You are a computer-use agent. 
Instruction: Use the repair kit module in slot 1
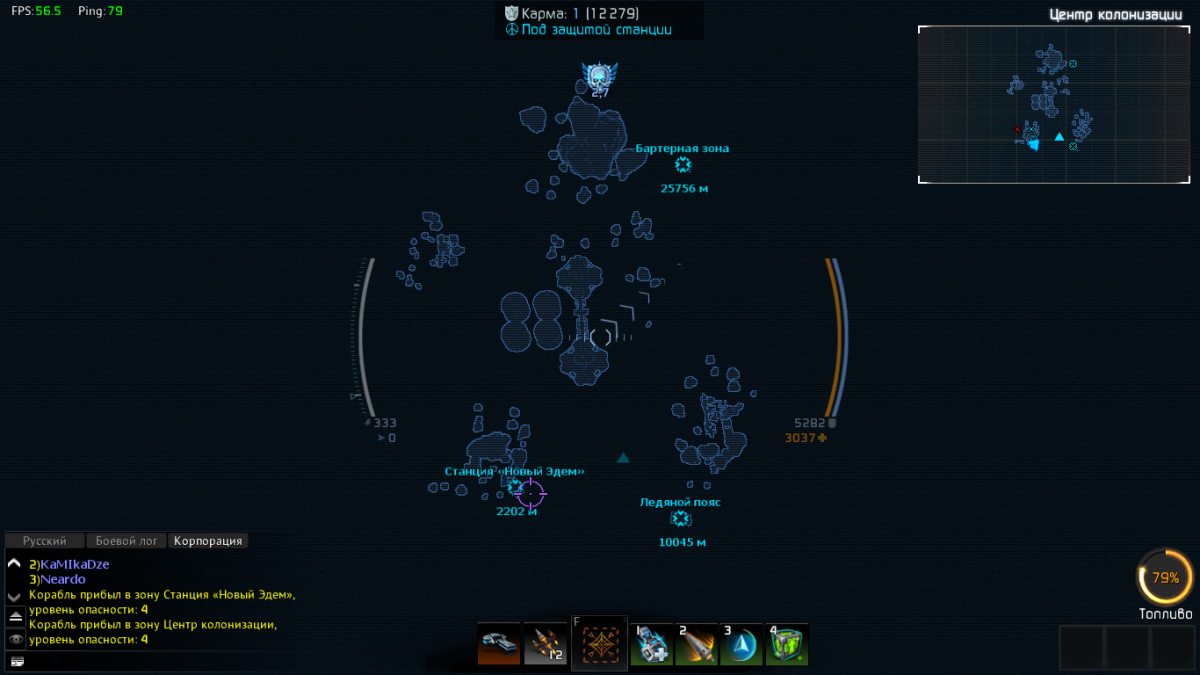(x=651, y=645)
